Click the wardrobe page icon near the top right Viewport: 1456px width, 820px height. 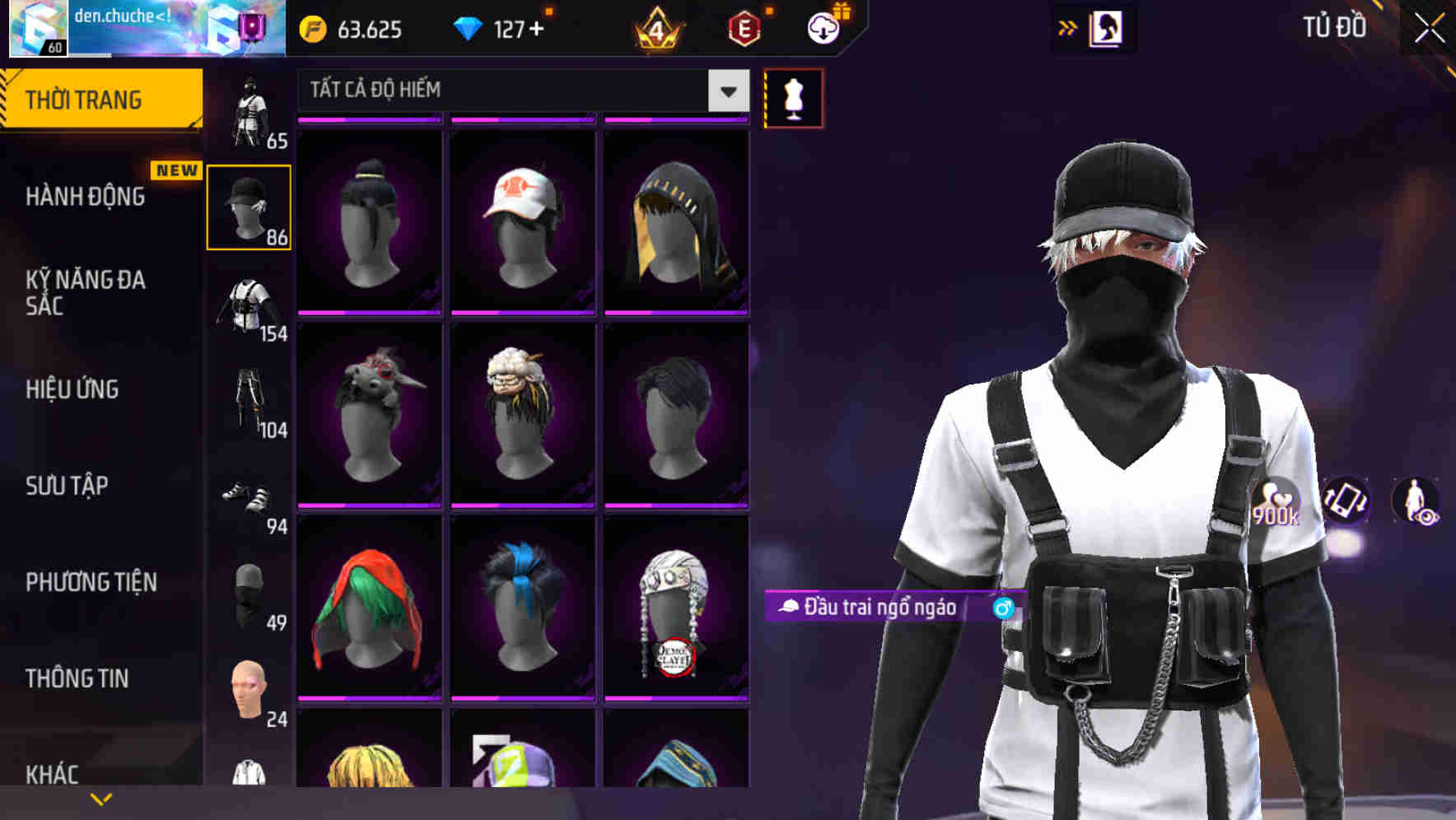[1106, 27]
